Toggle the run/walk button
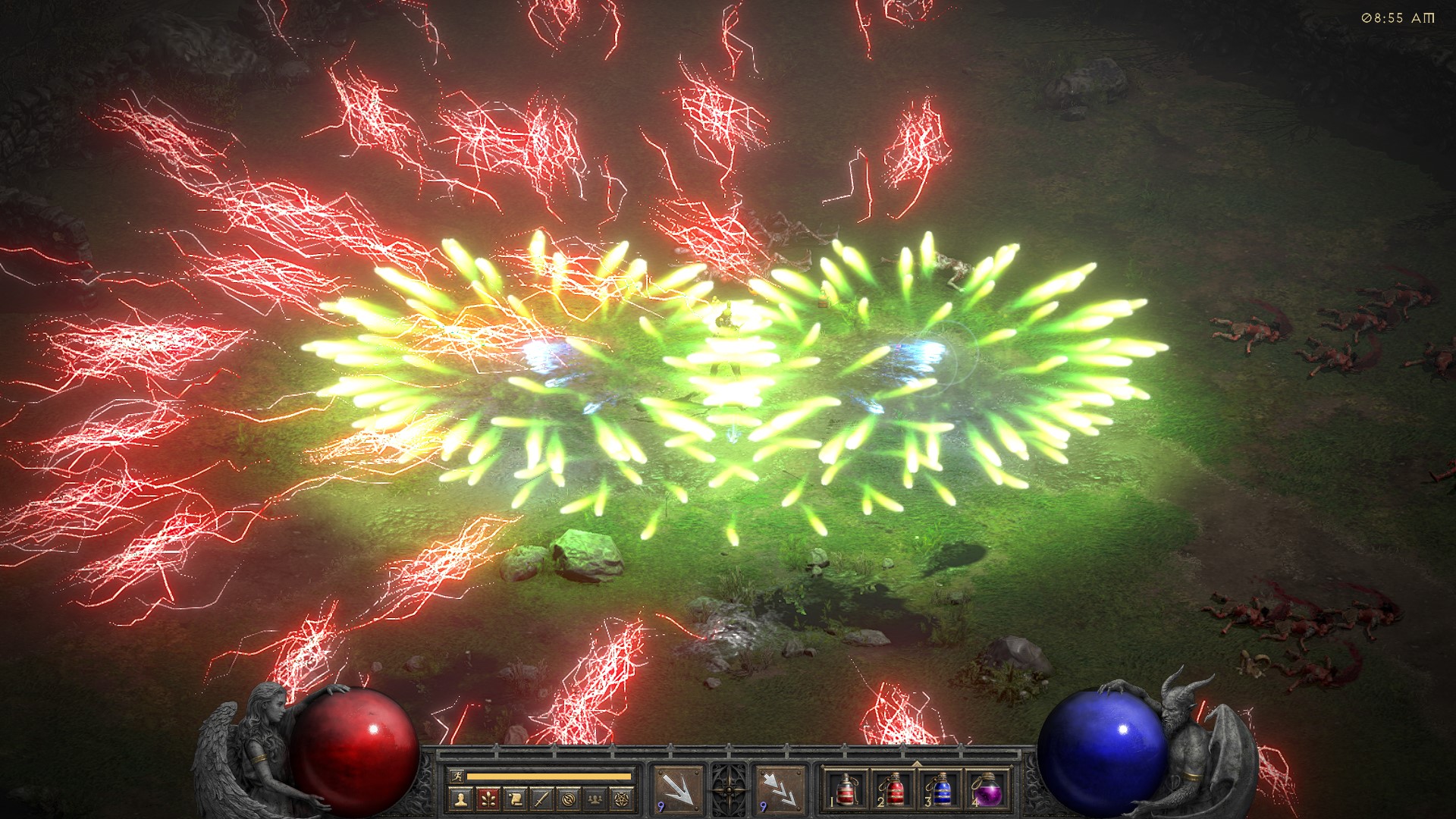Viewport: 1456px width, 819px height. (x=456, y=776)
